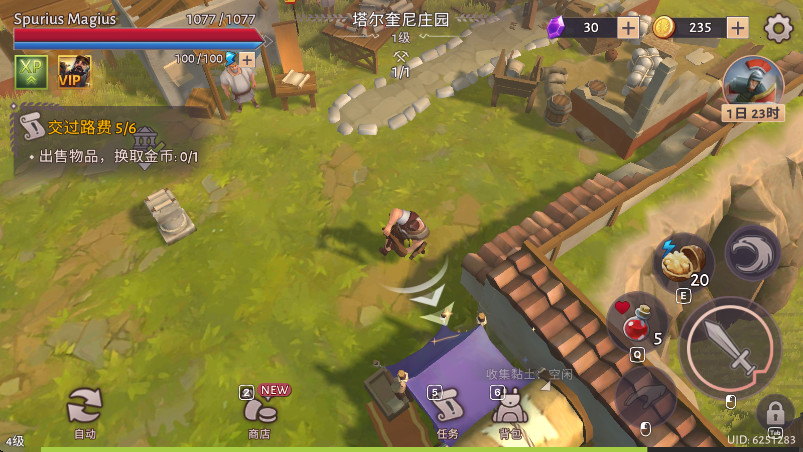This screenshot has height=452, width=803.
Task: Open the 任务 quest log
Action: tap(447, 410)
